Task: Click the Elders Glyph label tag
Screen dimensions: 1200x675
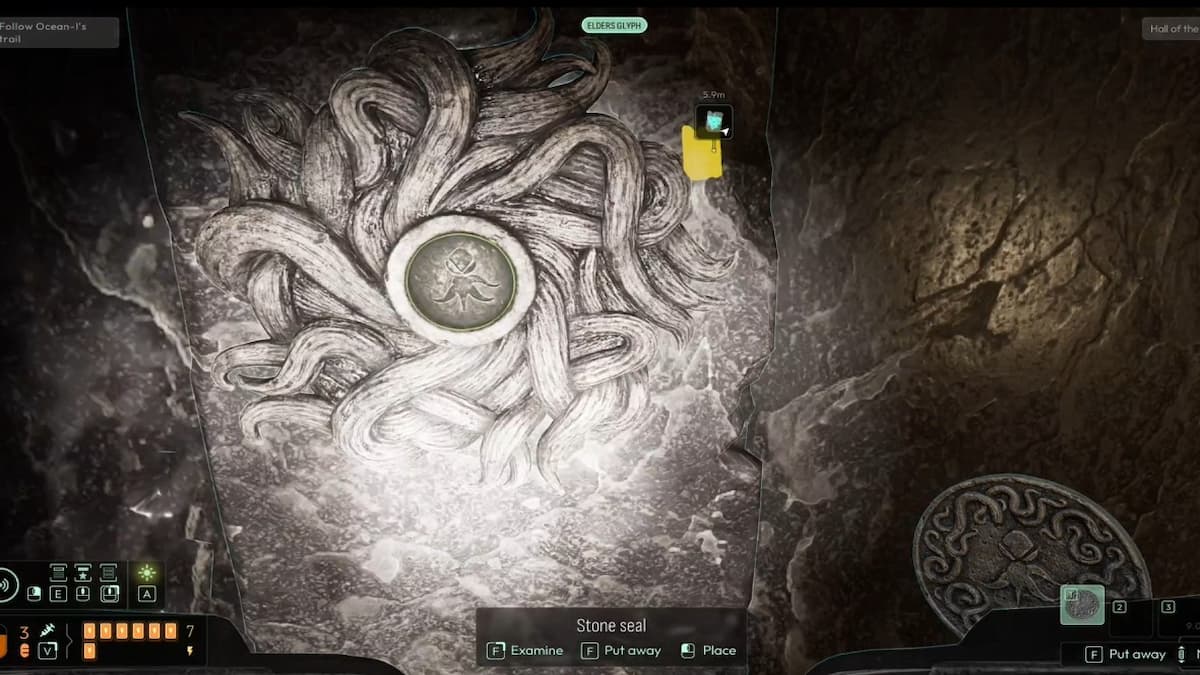Action: pos(614,25)
